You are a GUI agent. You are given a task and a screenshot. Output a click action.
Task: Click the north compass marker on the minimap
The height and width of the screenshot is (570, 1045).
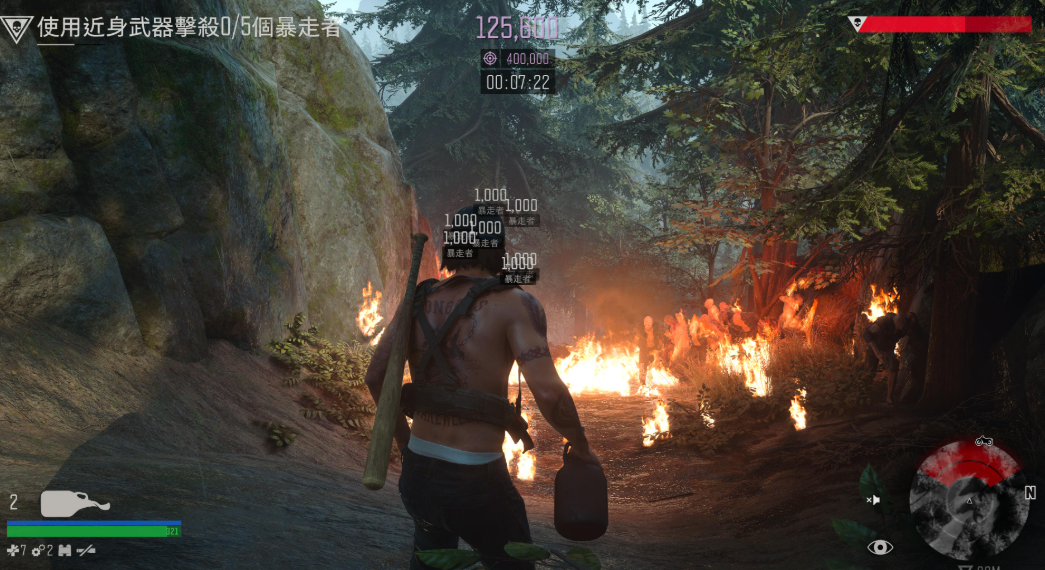tap(1030, 493)
